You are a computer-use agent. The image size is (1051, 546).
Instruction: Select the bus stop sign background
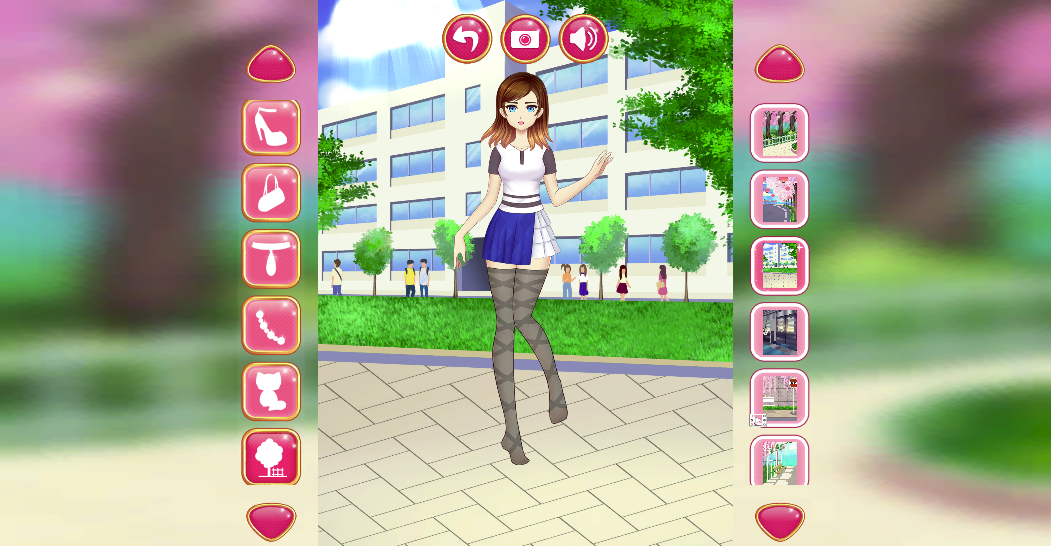780,397
